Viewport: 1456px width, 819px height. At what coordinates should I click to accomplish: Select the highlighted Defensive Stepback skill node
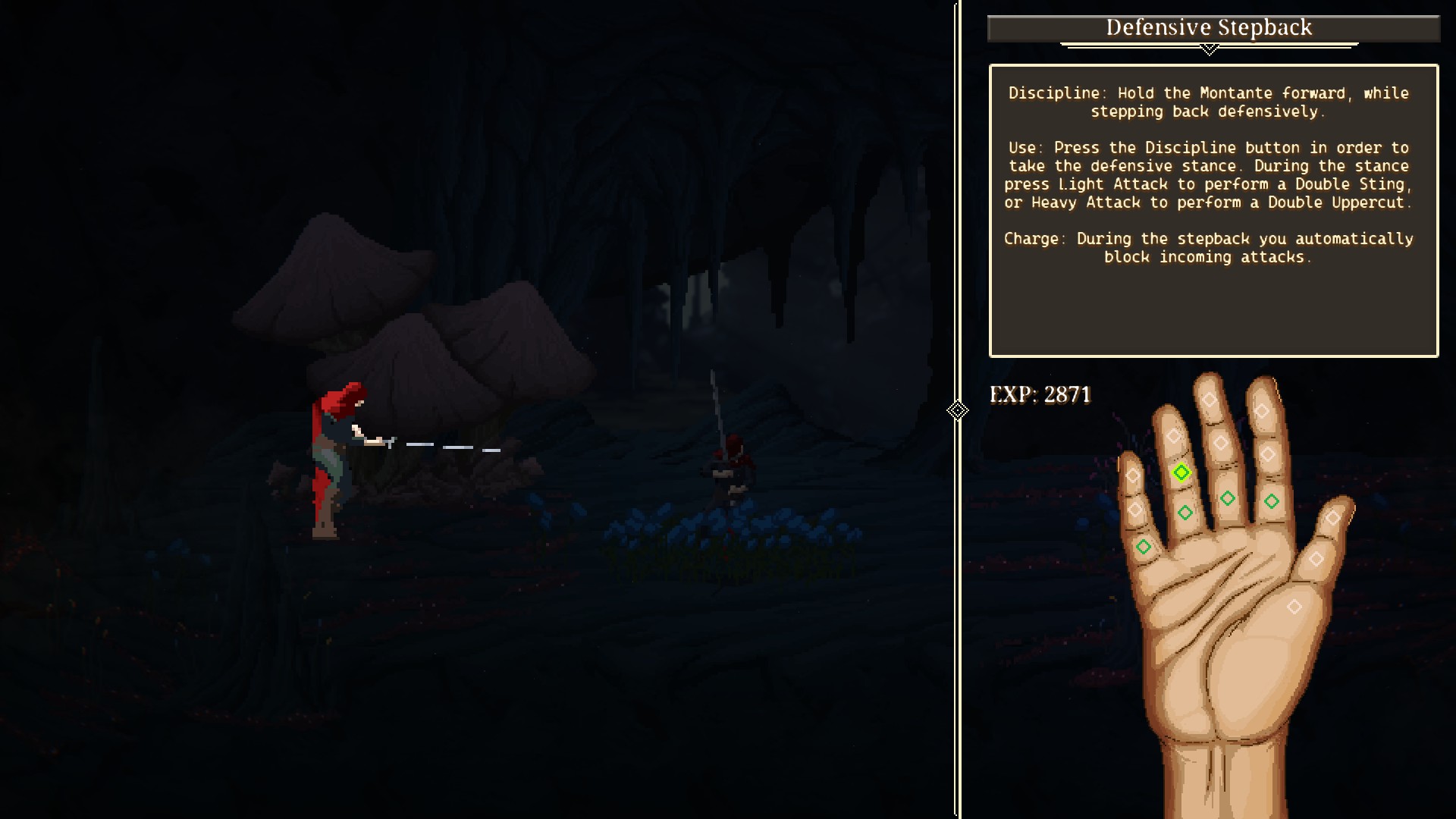tap(1181, 473)
